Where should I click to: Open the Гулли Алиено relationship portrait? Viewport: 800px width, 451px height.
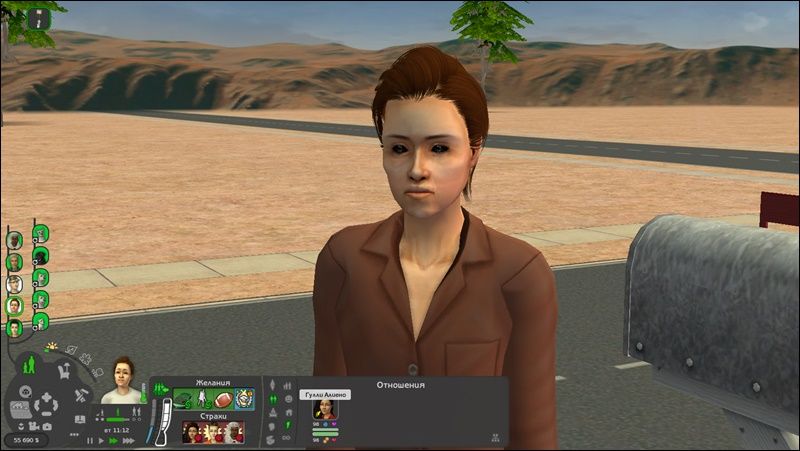[323, 409]
